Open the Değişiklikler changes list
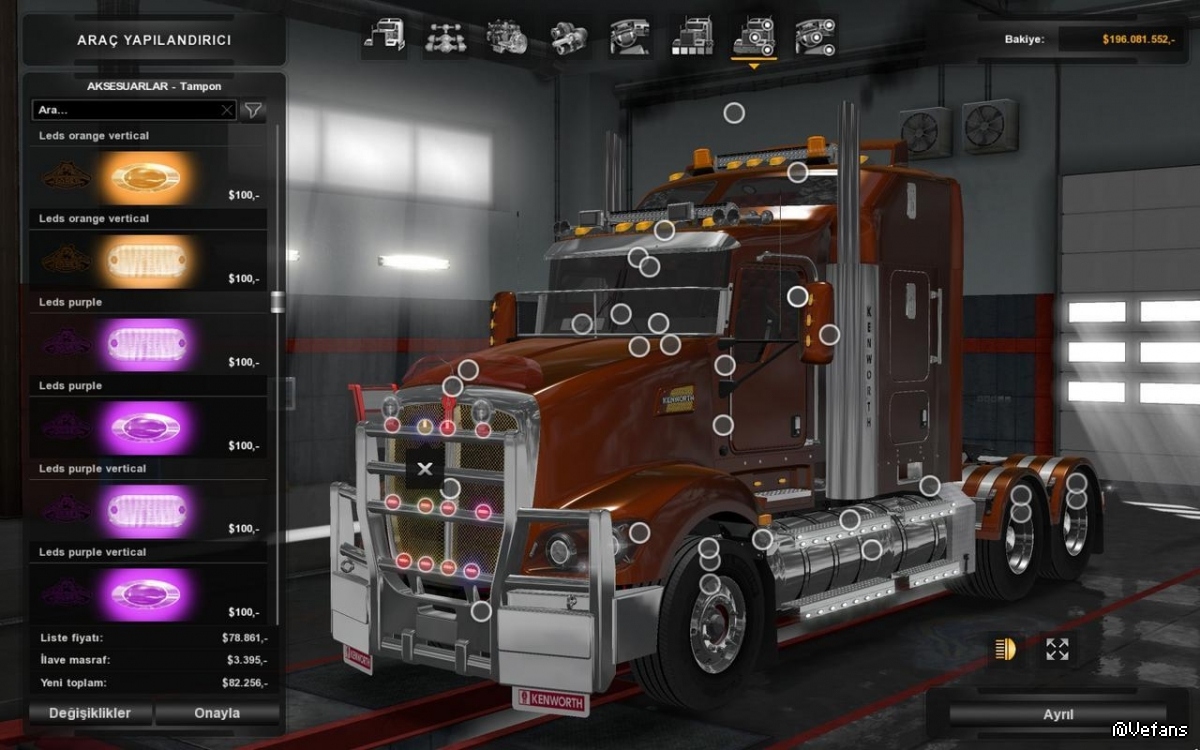The height and width of the screenshot is (750, 1200). [x=90, y=713]
